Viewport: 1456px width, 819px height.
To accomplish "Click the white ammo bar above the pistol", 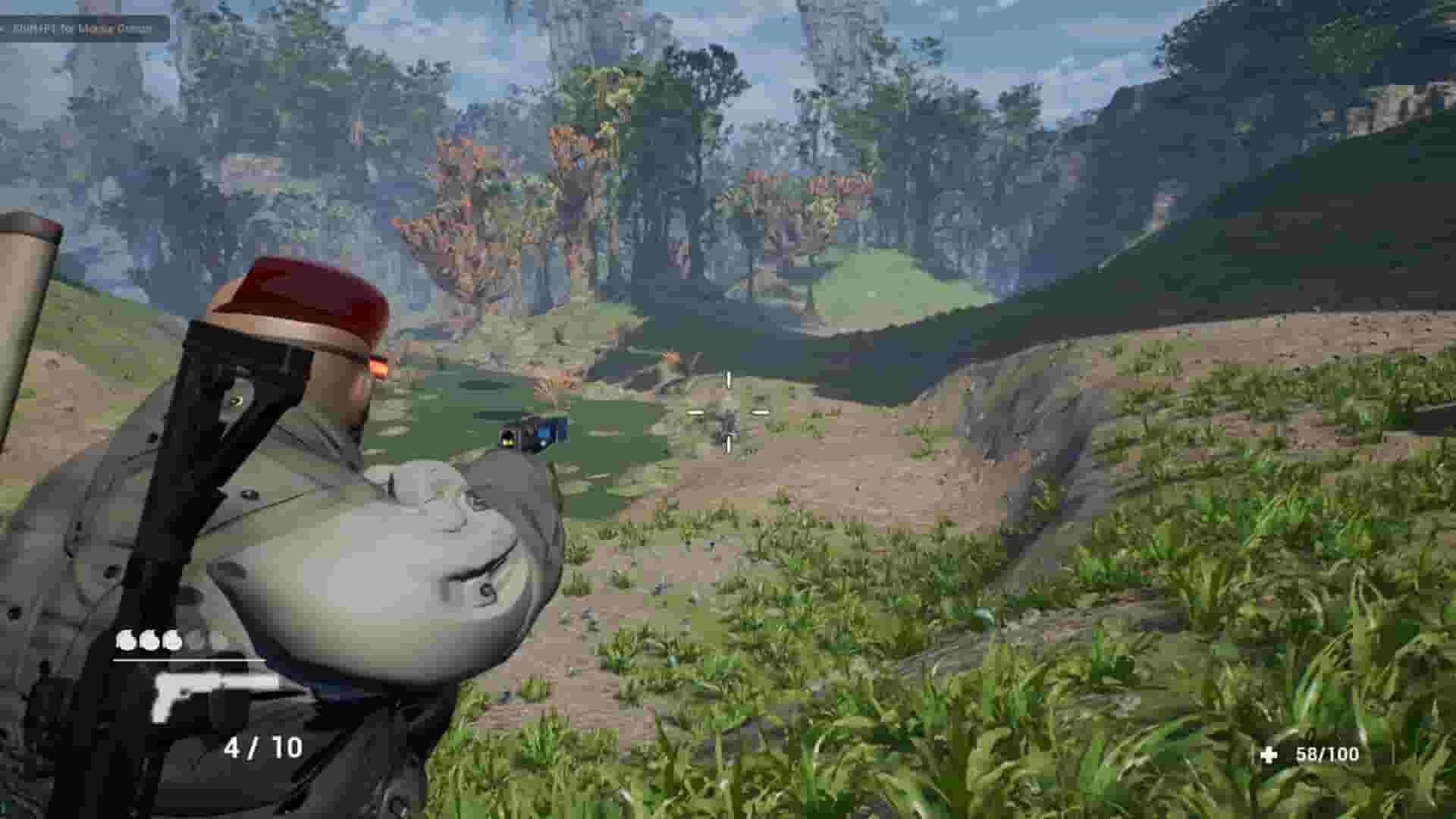I will click(x=190, y=659).
